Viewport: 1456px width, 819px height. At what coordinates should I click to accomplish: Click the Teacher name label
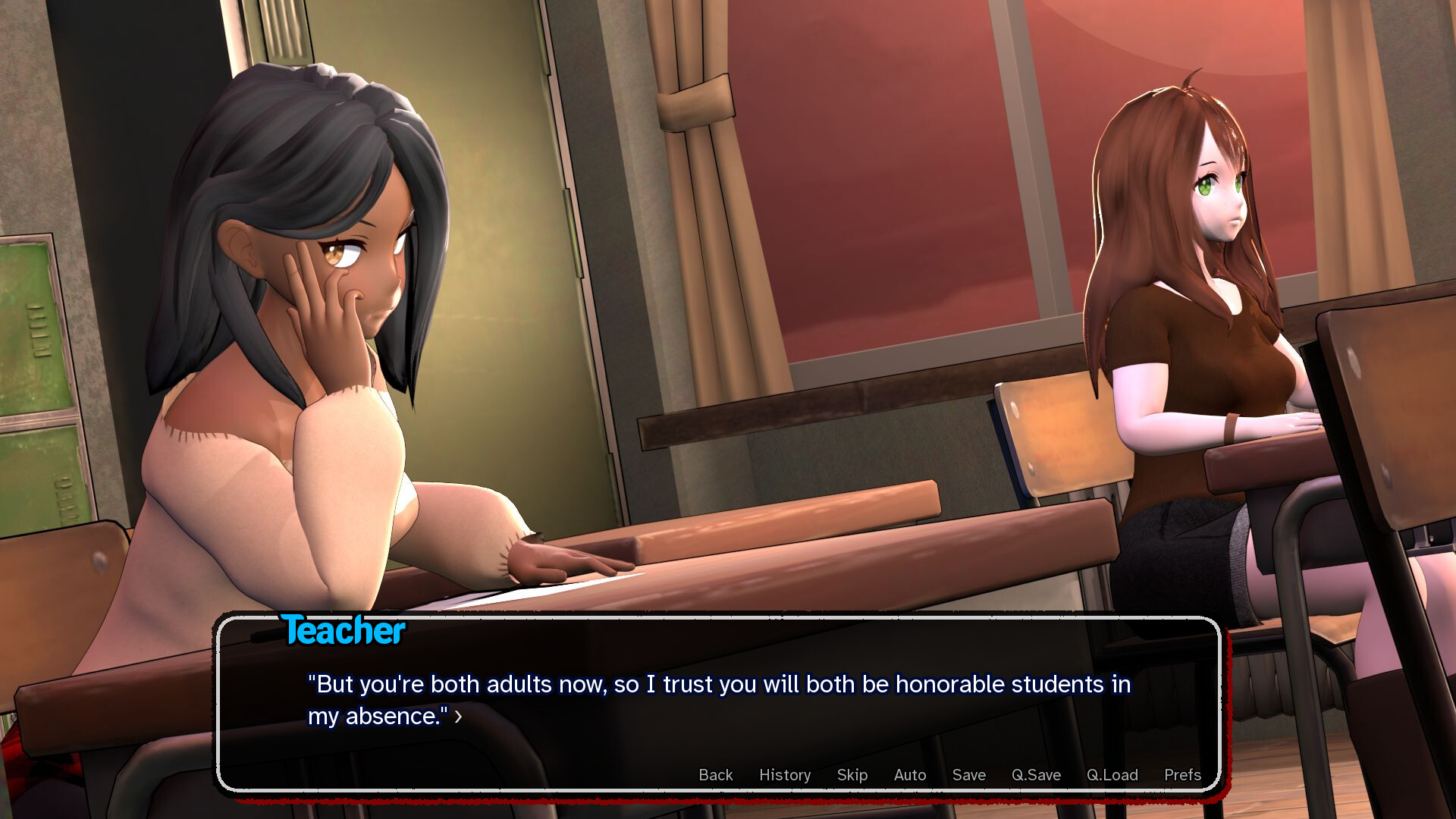coord(344,630)
